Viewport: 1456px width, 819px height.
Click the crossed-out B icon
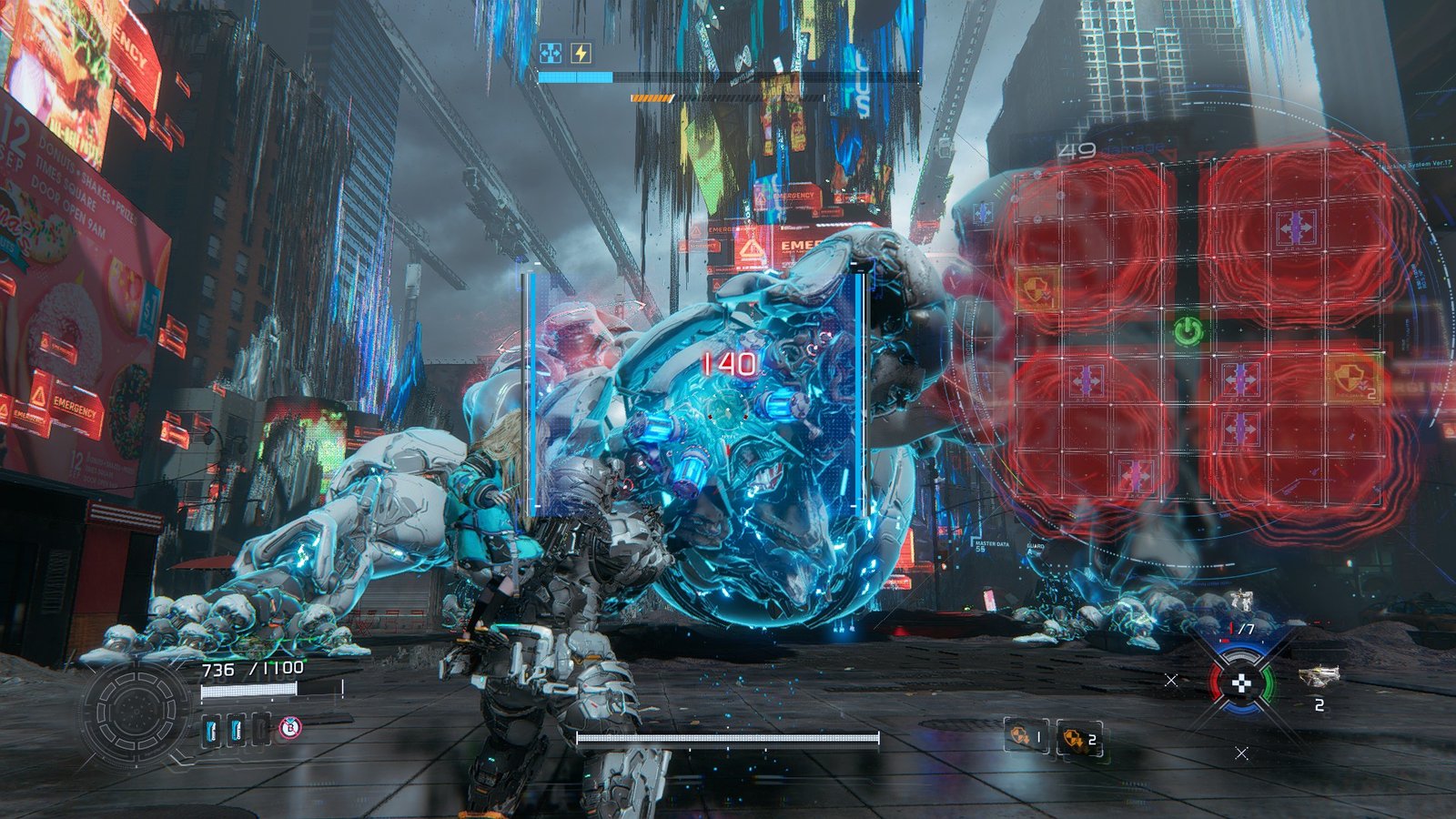pyautogui.click(x=289, y=727)
